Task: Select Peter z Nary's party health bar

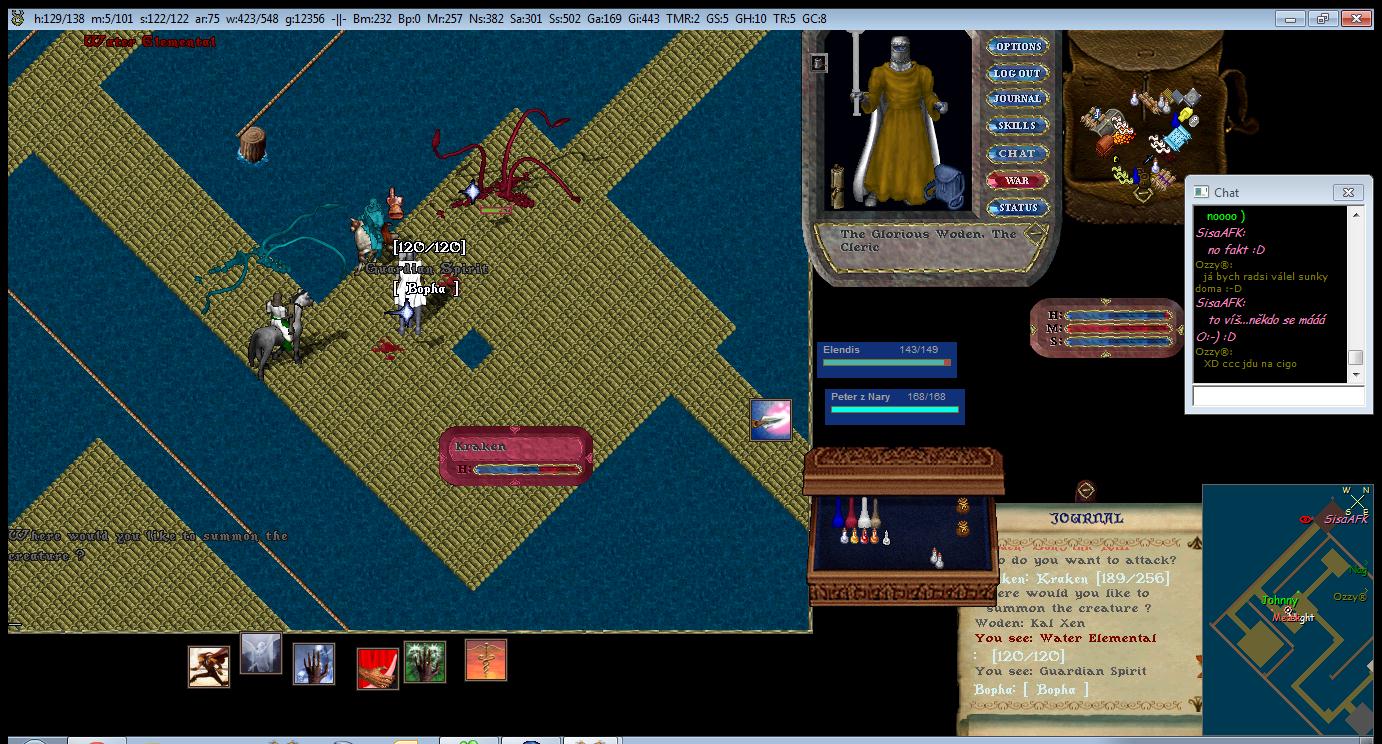Action: 895,404
